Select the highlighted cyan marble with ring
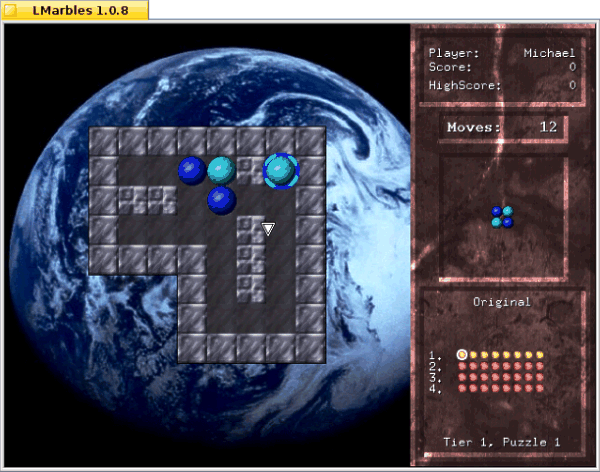Viewport: 600px width, 472px height. (x=281, y=170)
